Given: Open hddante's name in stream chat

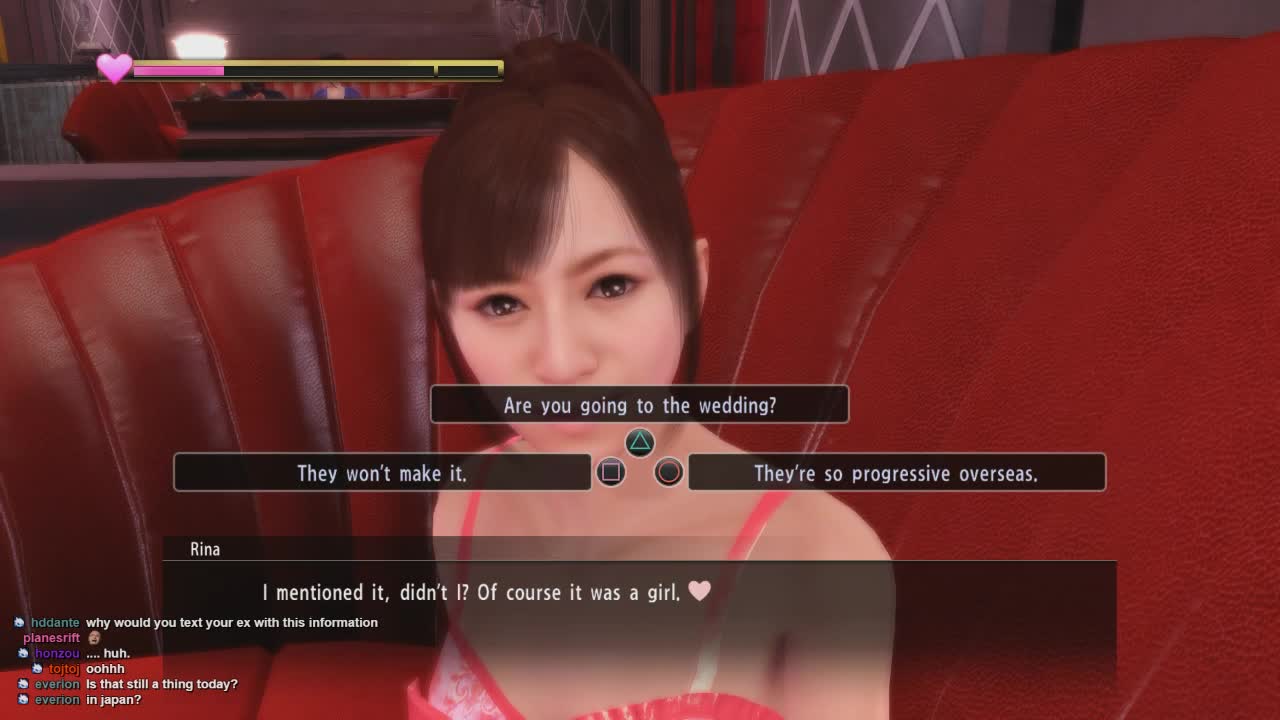Looking at the screenshot, I should coord(55,622).
